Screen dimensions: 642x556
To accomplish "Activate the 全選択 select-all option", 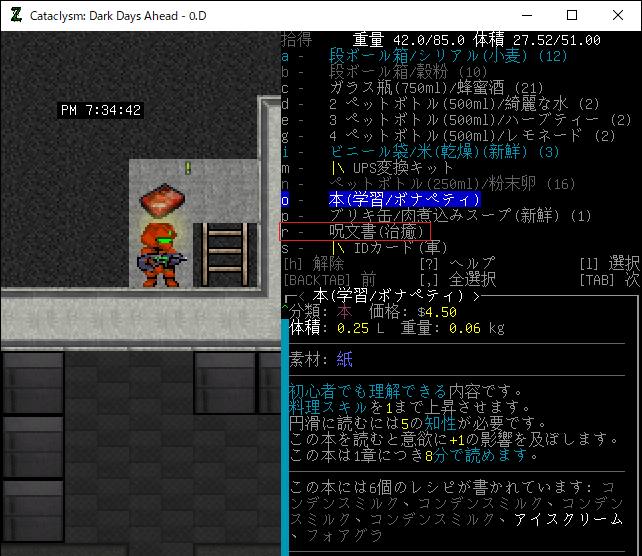I will pyautogui.click(x=472, y=280).
